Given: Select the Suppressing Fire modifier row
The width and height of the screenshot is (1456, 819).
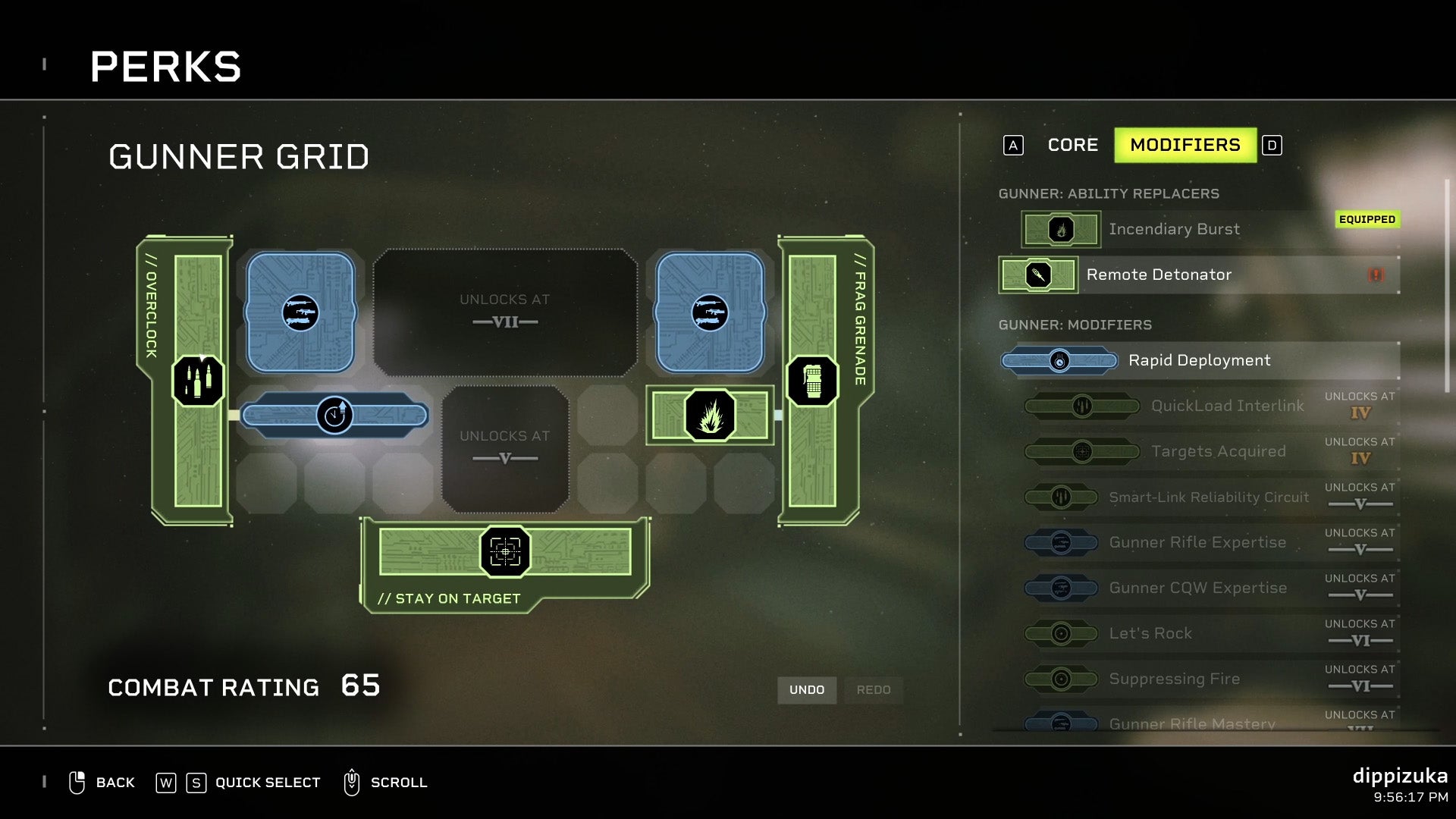Looking at the screenshot, I should pos(1176,679).
